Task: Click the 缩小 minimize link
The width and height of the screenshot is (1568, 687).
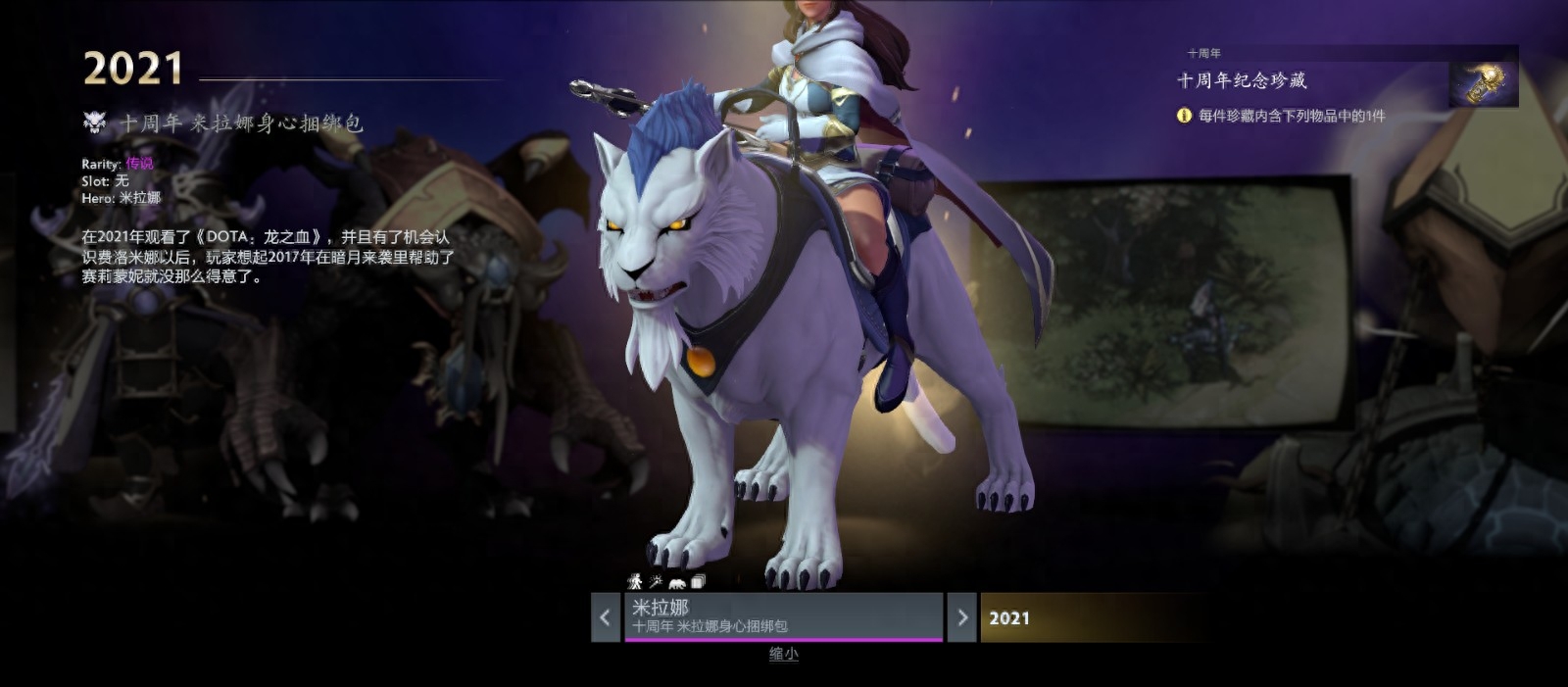Action: [783, 654]
